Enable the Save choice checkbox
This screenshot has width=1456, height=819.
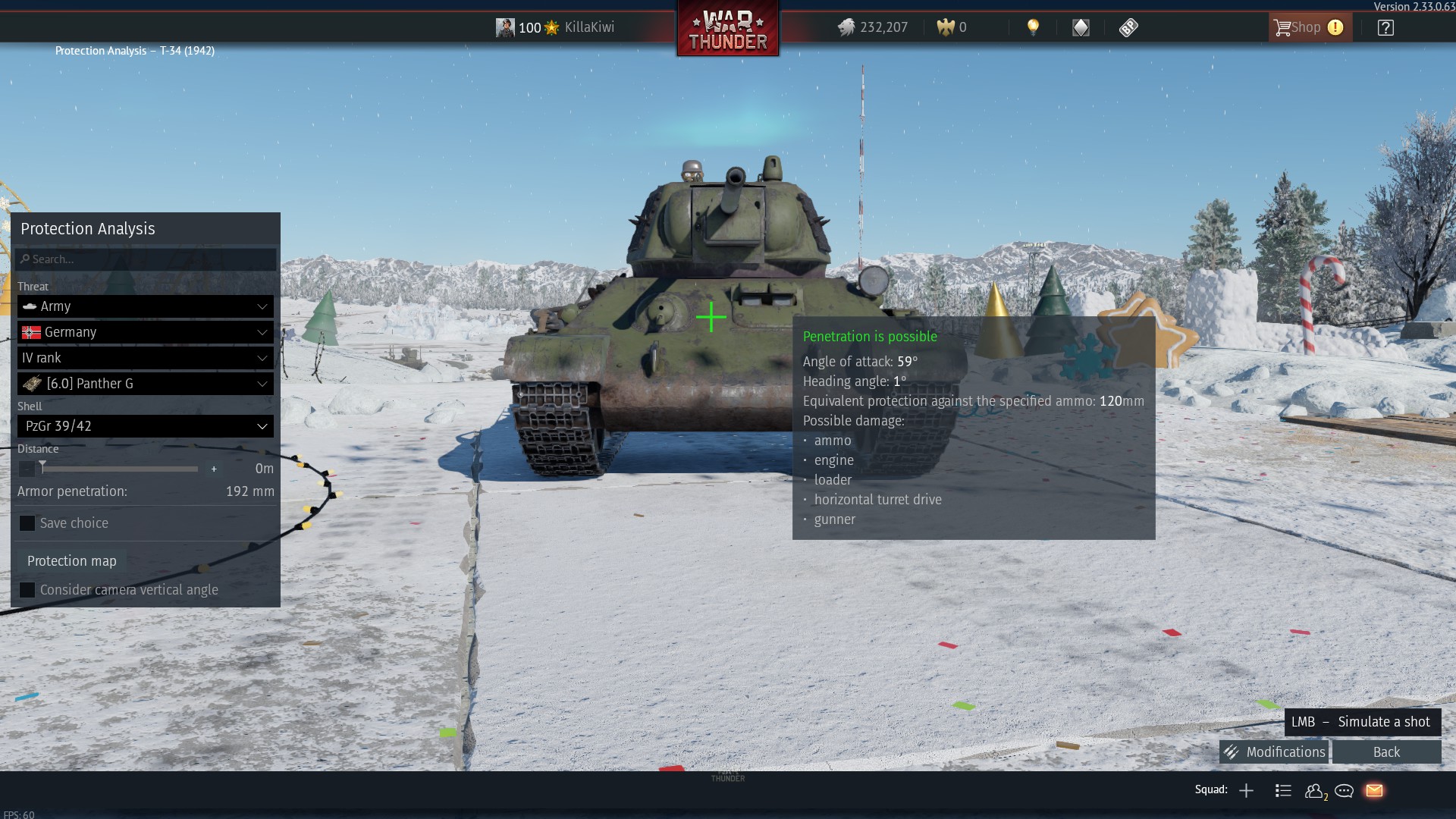28,522
